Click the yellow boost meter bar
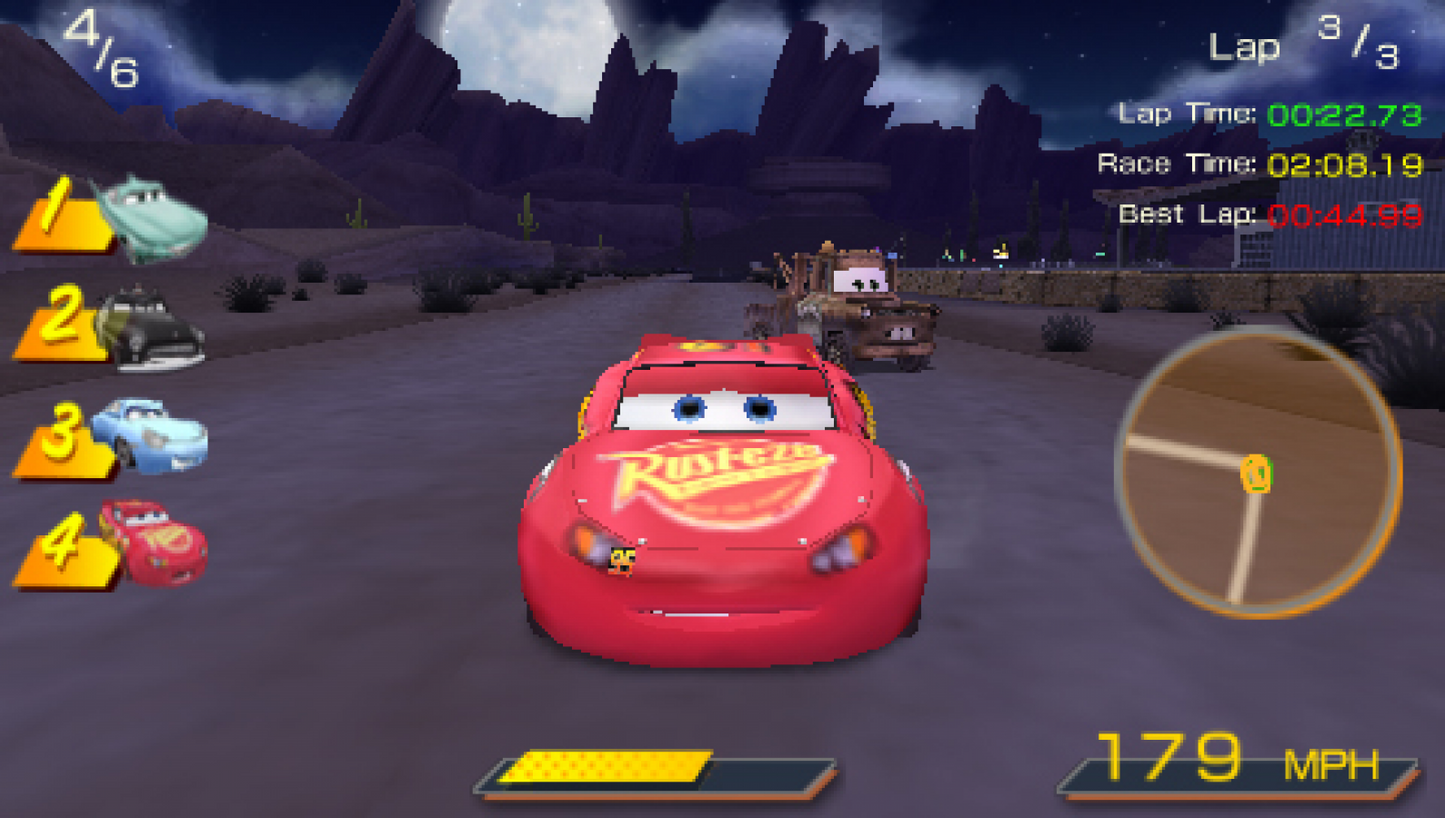1445x818 pixels. tap(605, 765)
